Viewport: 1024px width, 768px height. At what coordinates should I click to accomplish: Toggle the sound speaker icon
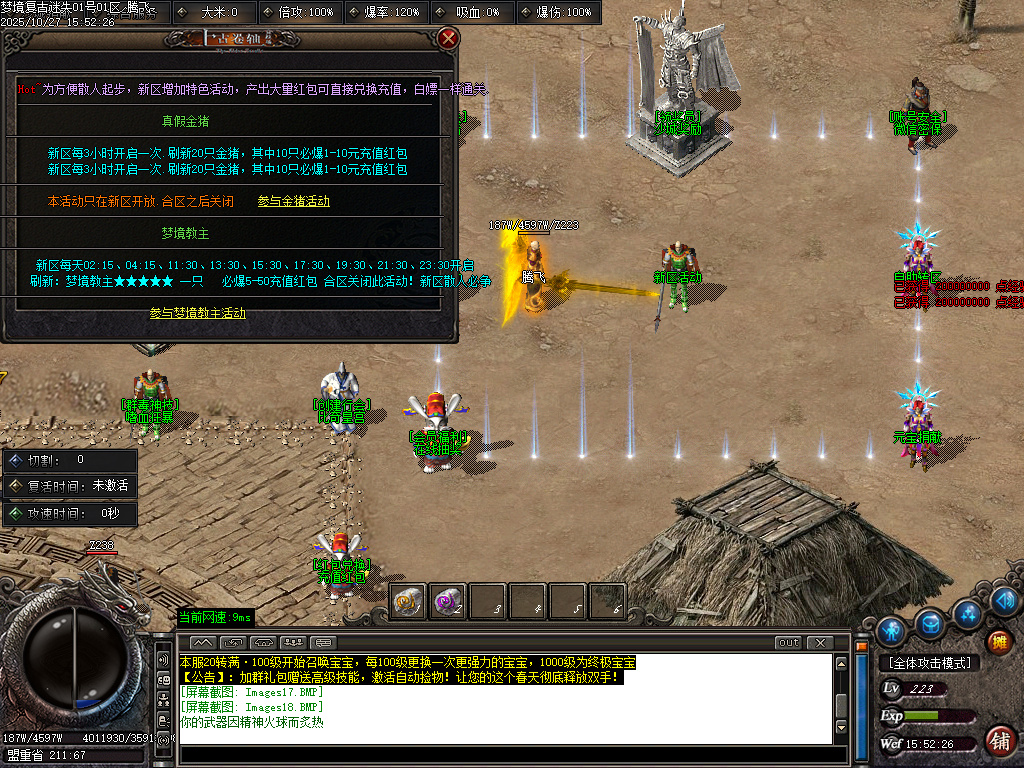point(1005,600)
